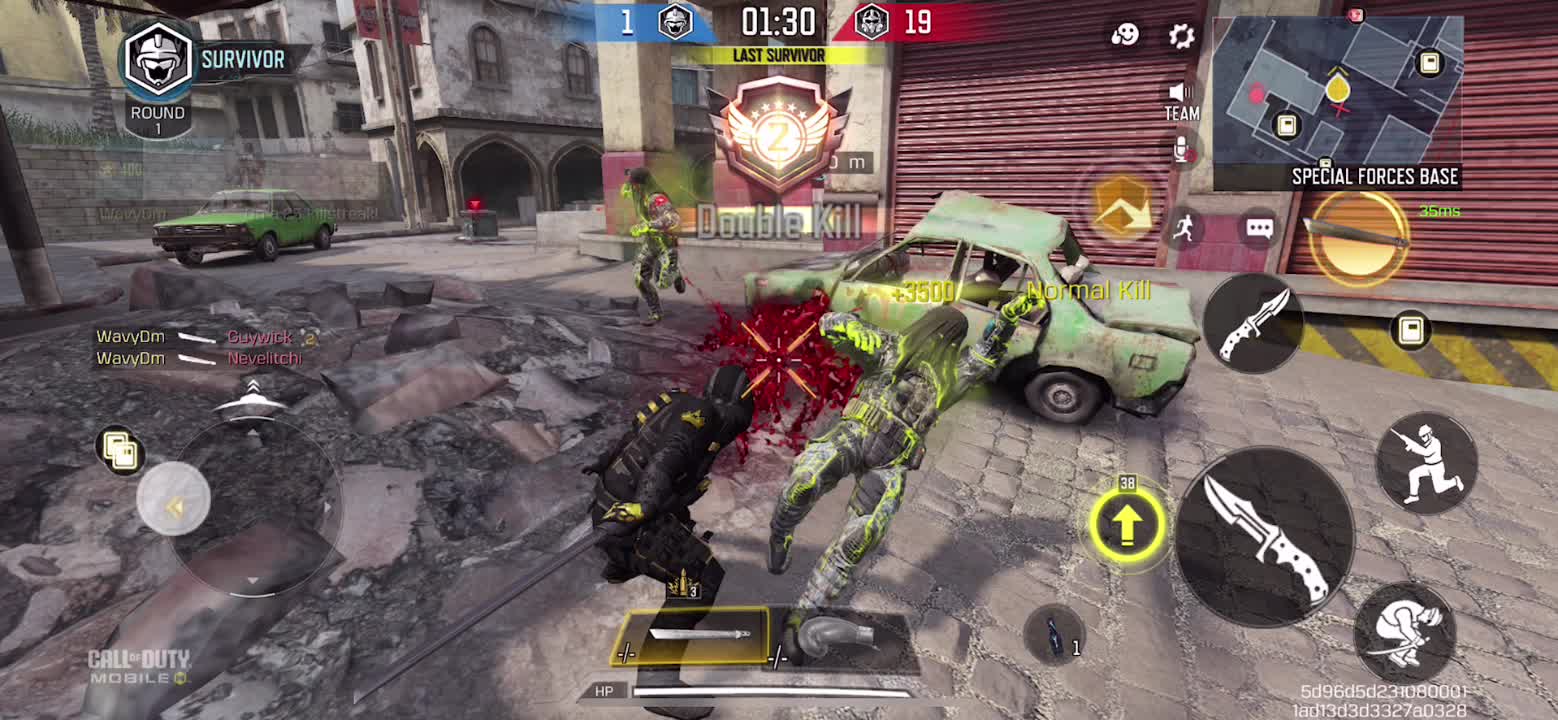Toggle the TEAM speaker audio

1181,100
